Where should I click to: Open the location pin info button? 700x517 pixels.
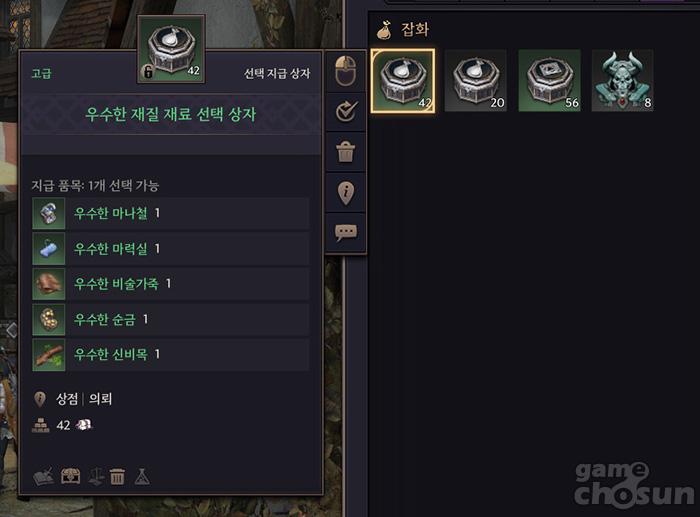pos(346,192)
